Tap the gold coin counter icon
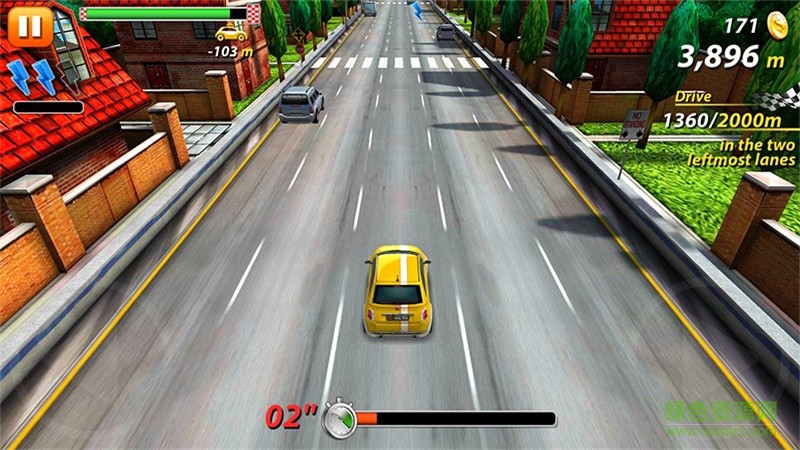 pos(777,25)
